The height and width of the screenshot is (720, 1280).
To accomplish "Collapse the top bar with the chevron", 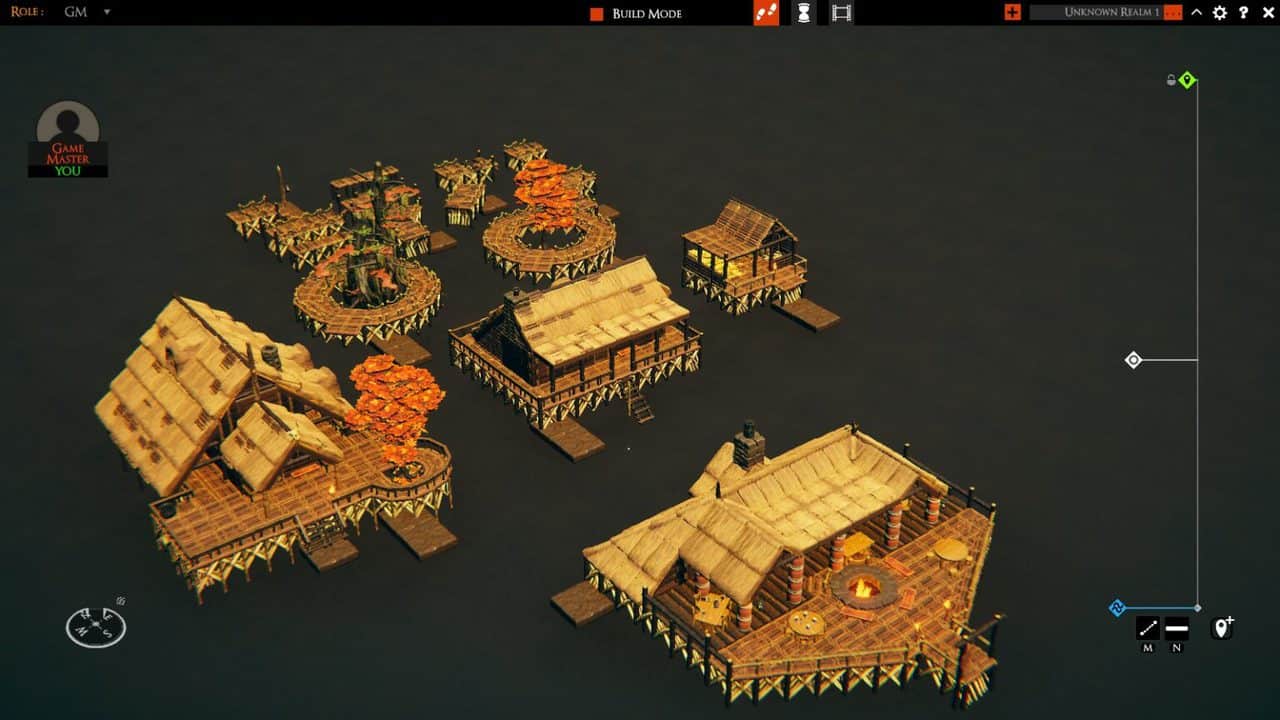I will tap(1196, 14).
